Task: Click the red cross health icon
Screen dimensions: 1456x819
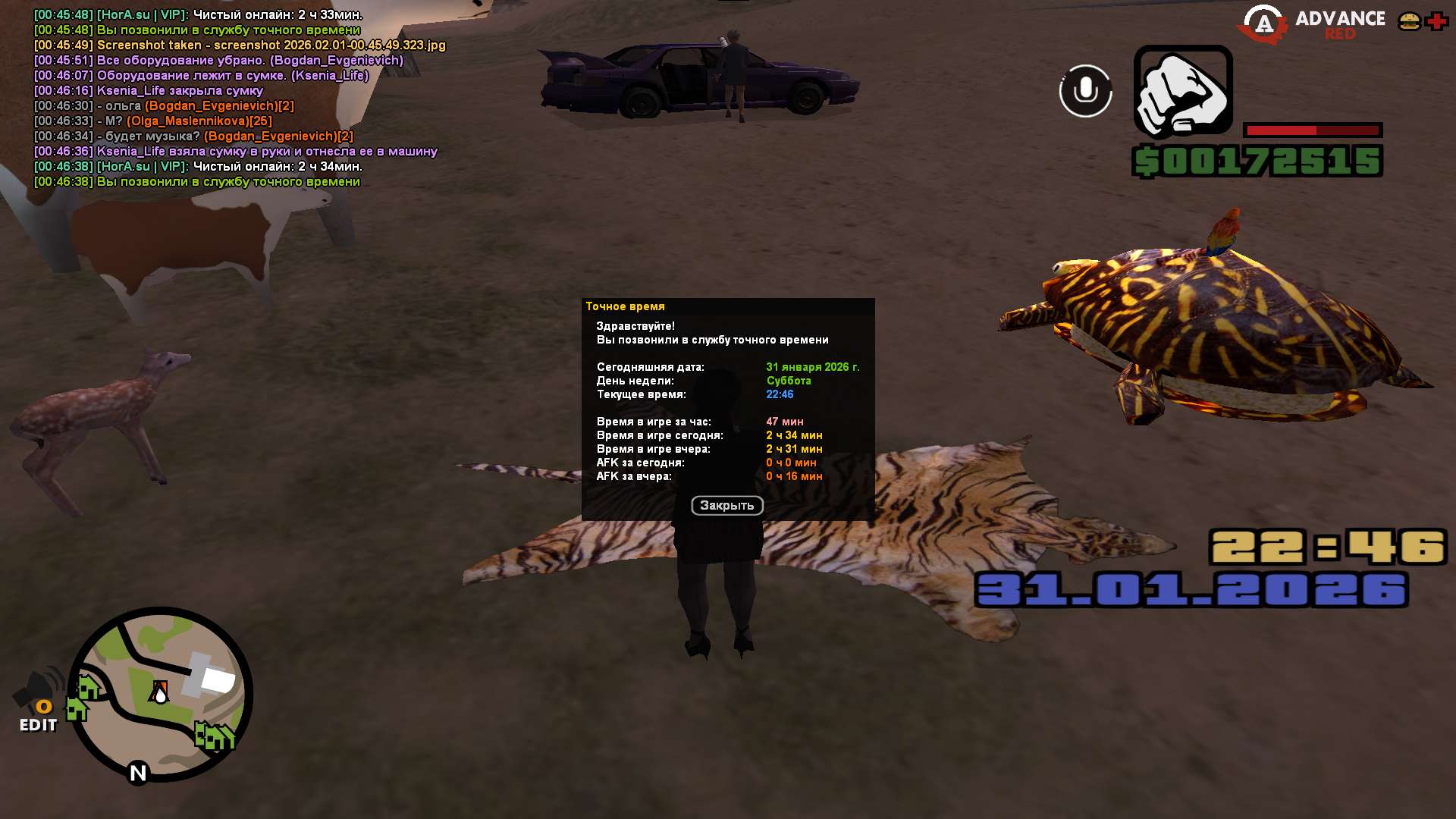Action: point(1436,21)
